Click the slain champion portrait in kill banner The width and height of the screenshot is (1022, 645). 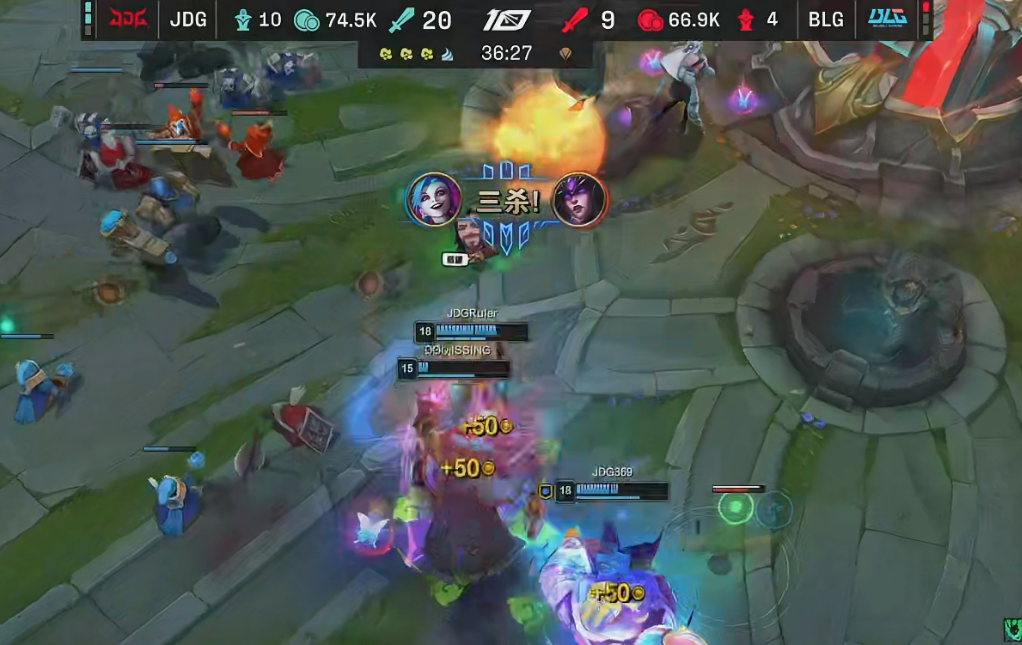580,200
